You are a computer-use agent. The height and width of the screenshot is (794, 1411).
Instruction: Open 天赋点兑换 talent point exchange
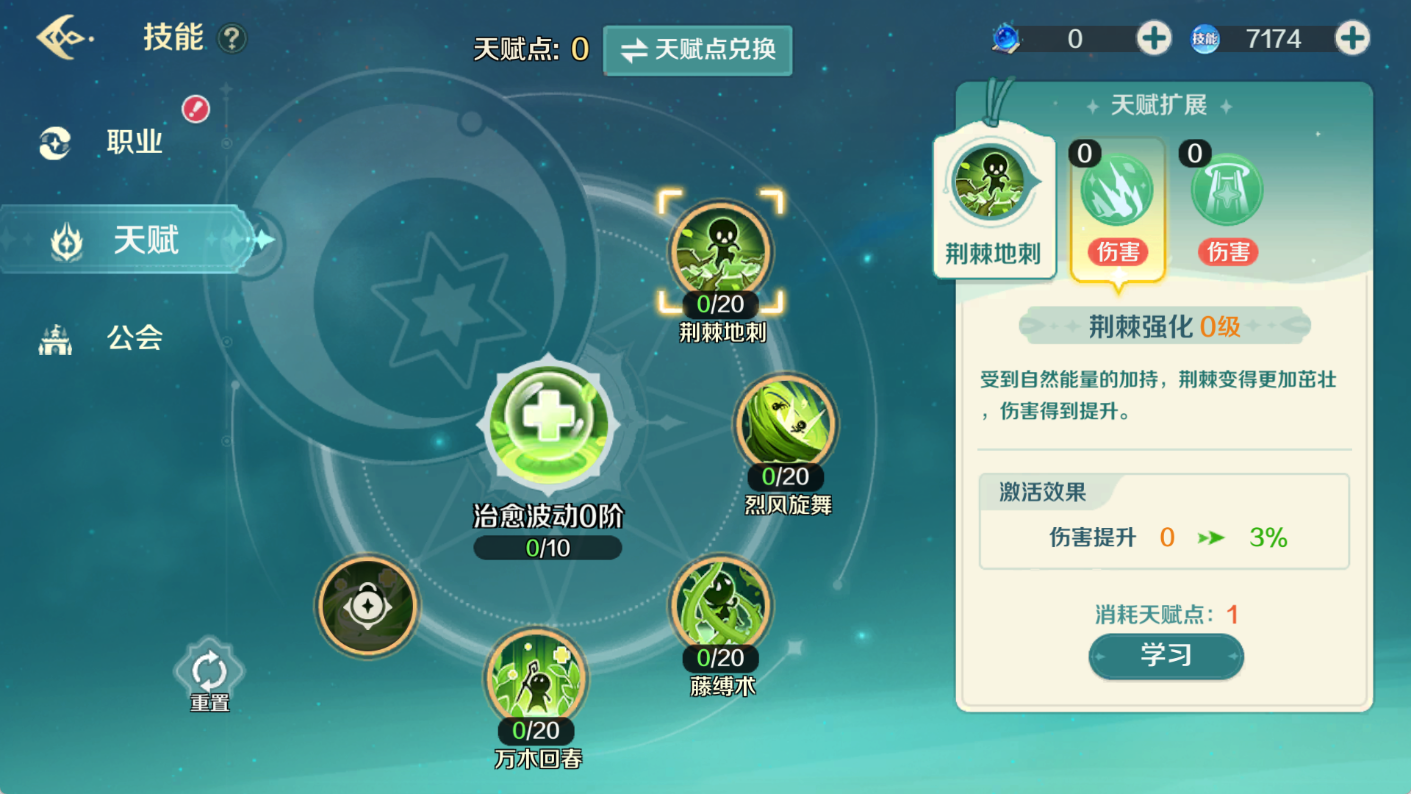point(697,50)
